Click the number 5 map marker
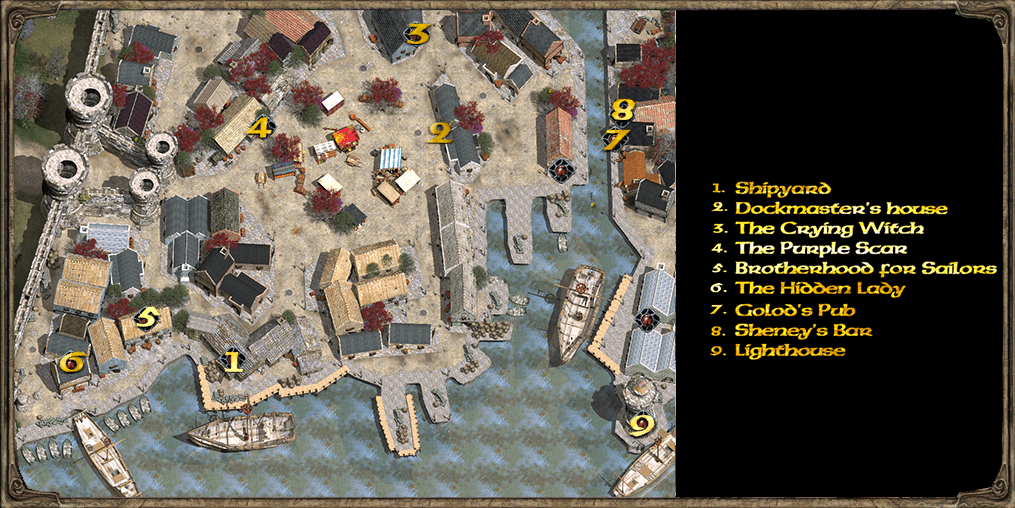 [146, 319]
